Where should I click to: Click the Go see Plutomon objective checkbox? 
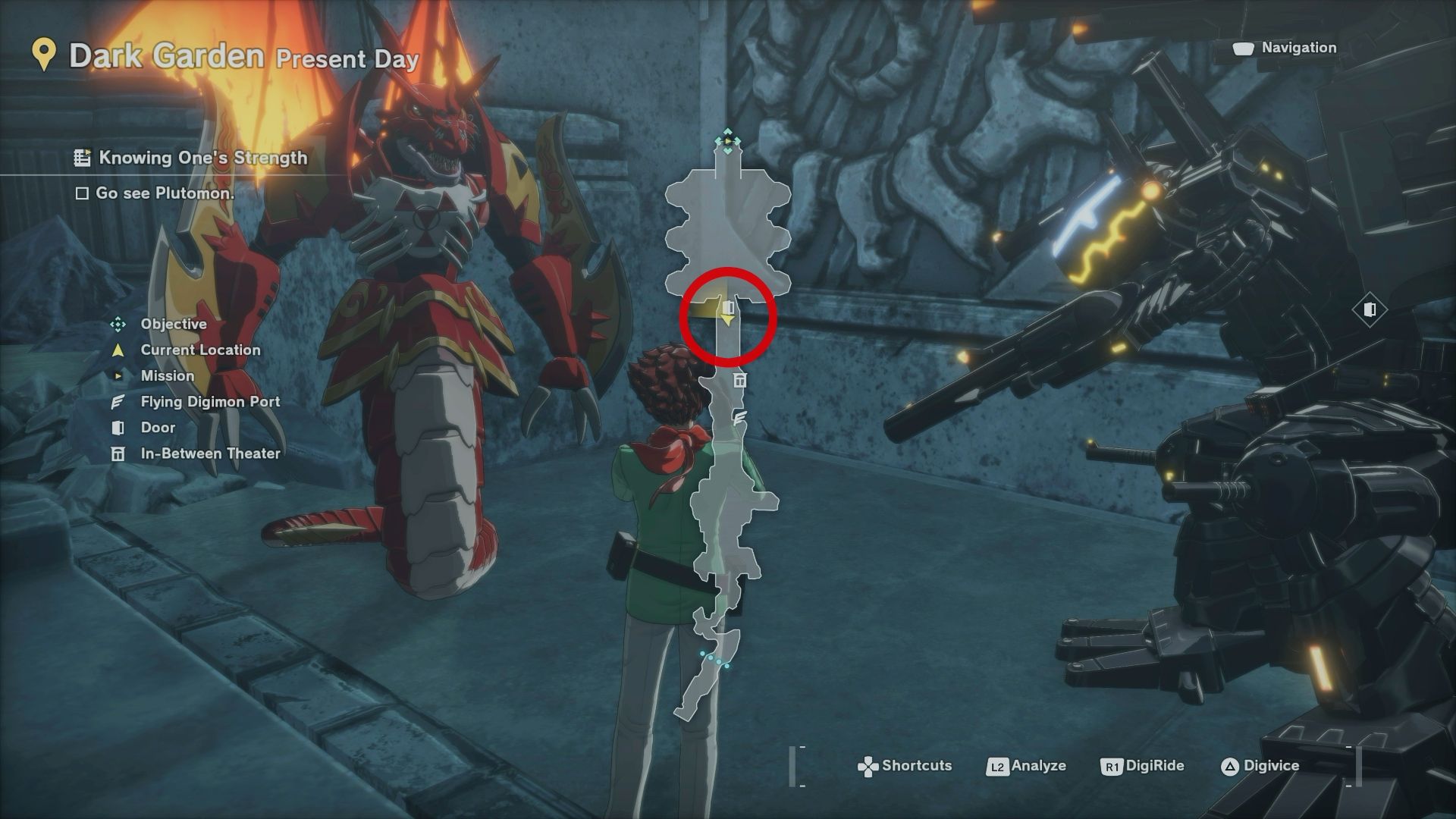82,193
